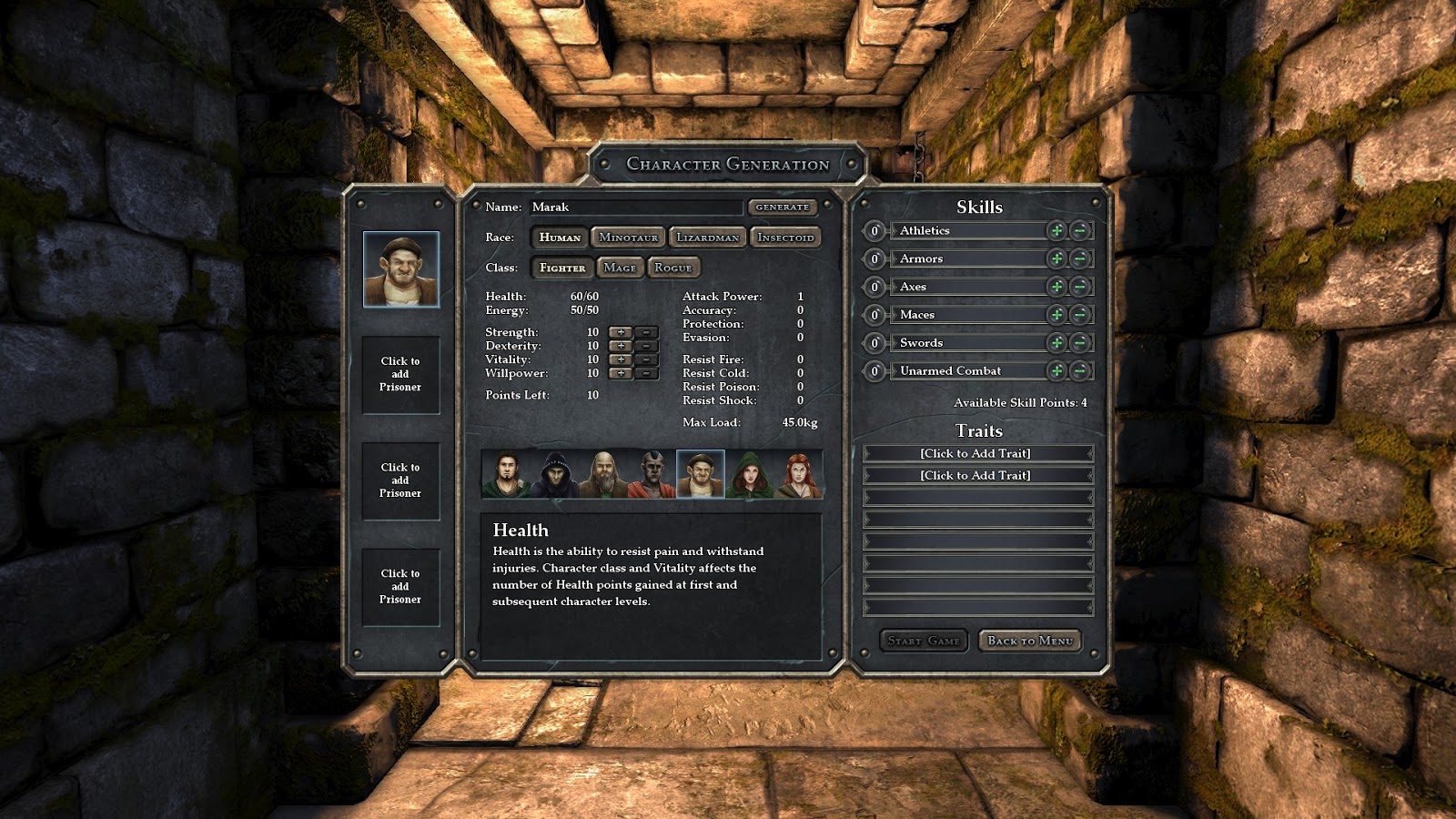
Task: Select the Human race button
Action: point(560,238)
